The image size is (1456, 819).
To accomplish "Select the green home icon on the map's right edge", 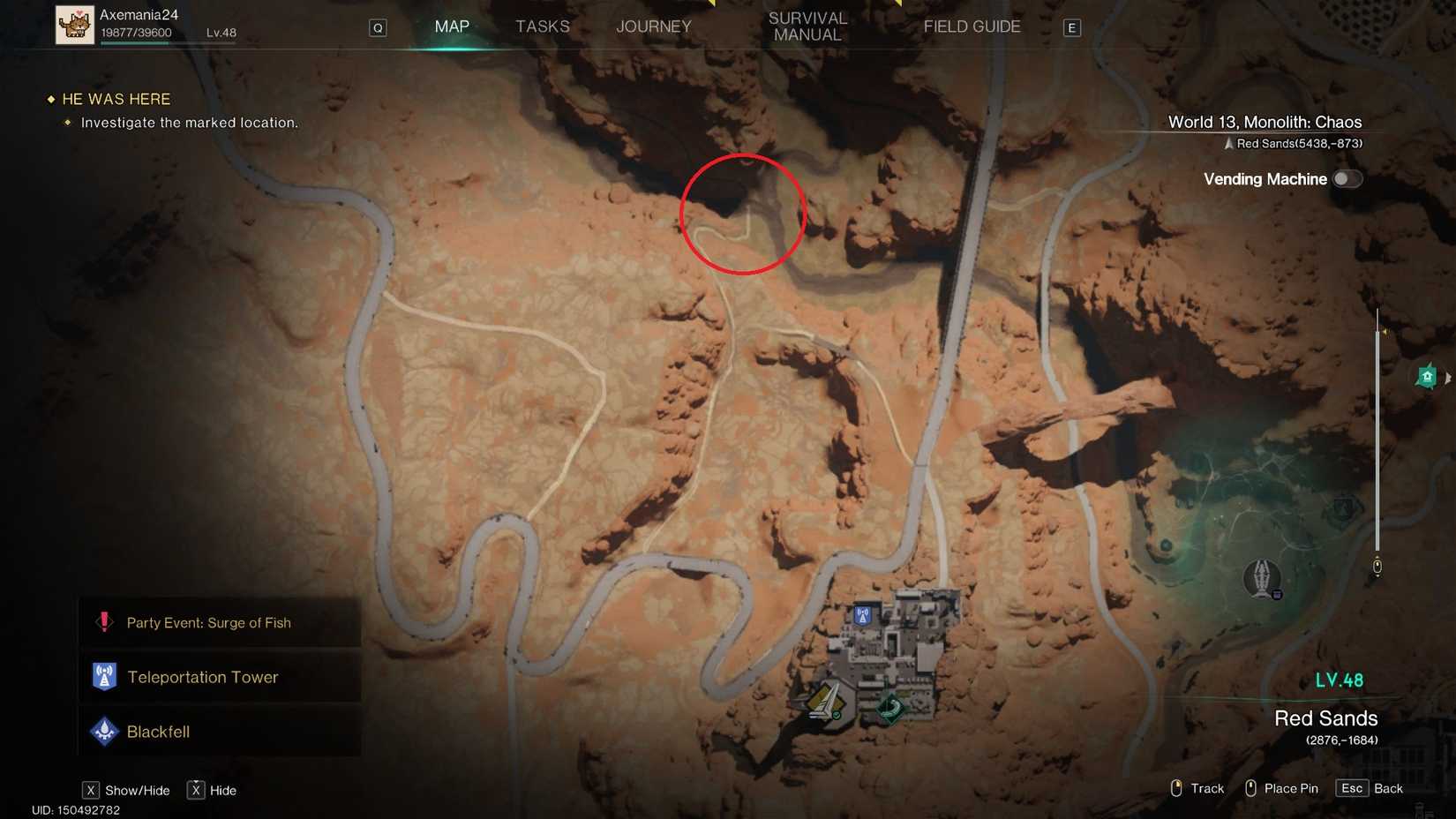I will [x=1427, y=376].
